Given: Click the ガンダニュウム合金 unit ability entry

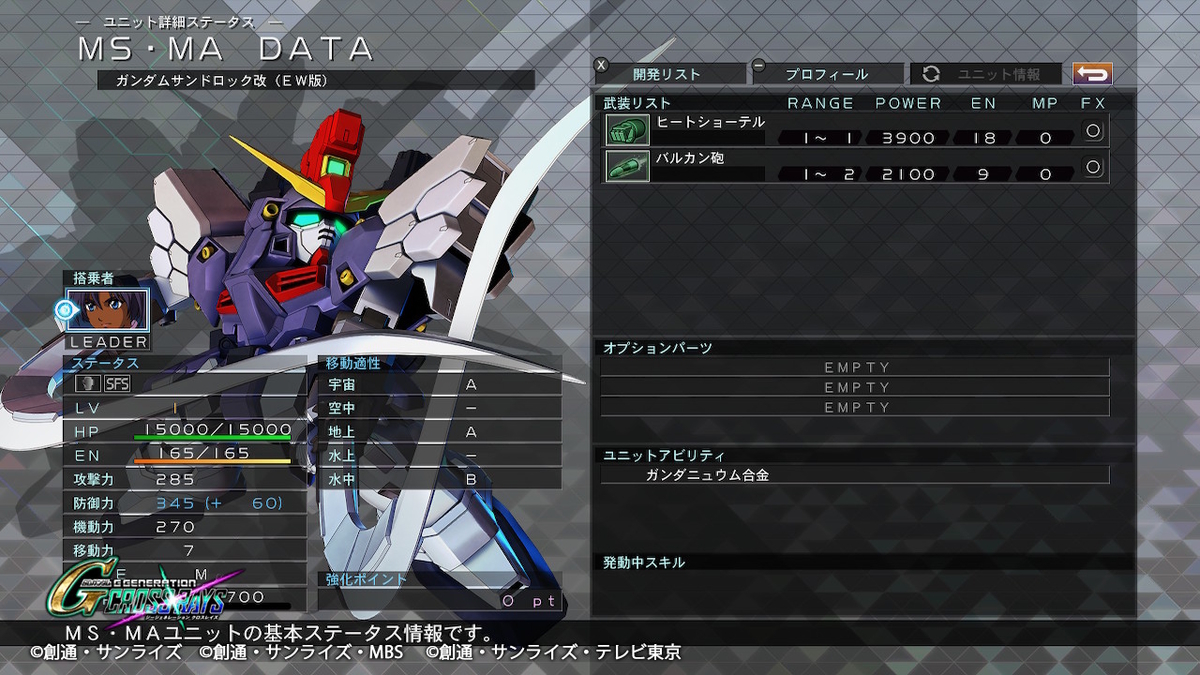Looking at the screenshot, I should pos(855,475).
